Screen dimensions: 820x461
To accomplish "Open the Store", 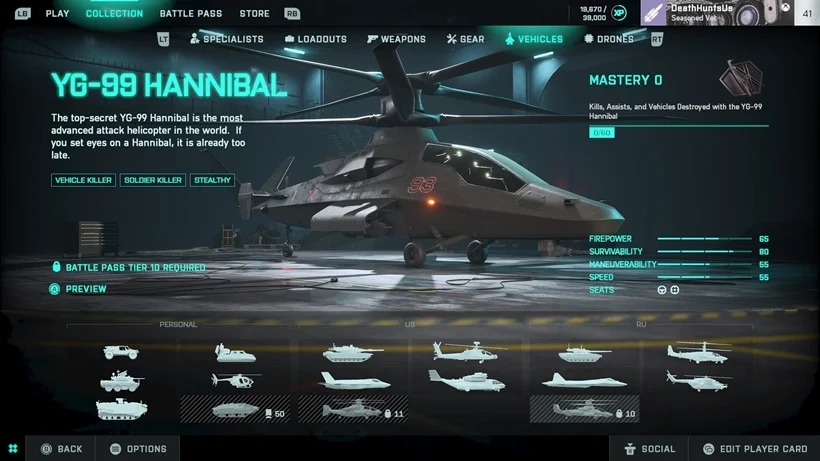I will 254,14.
